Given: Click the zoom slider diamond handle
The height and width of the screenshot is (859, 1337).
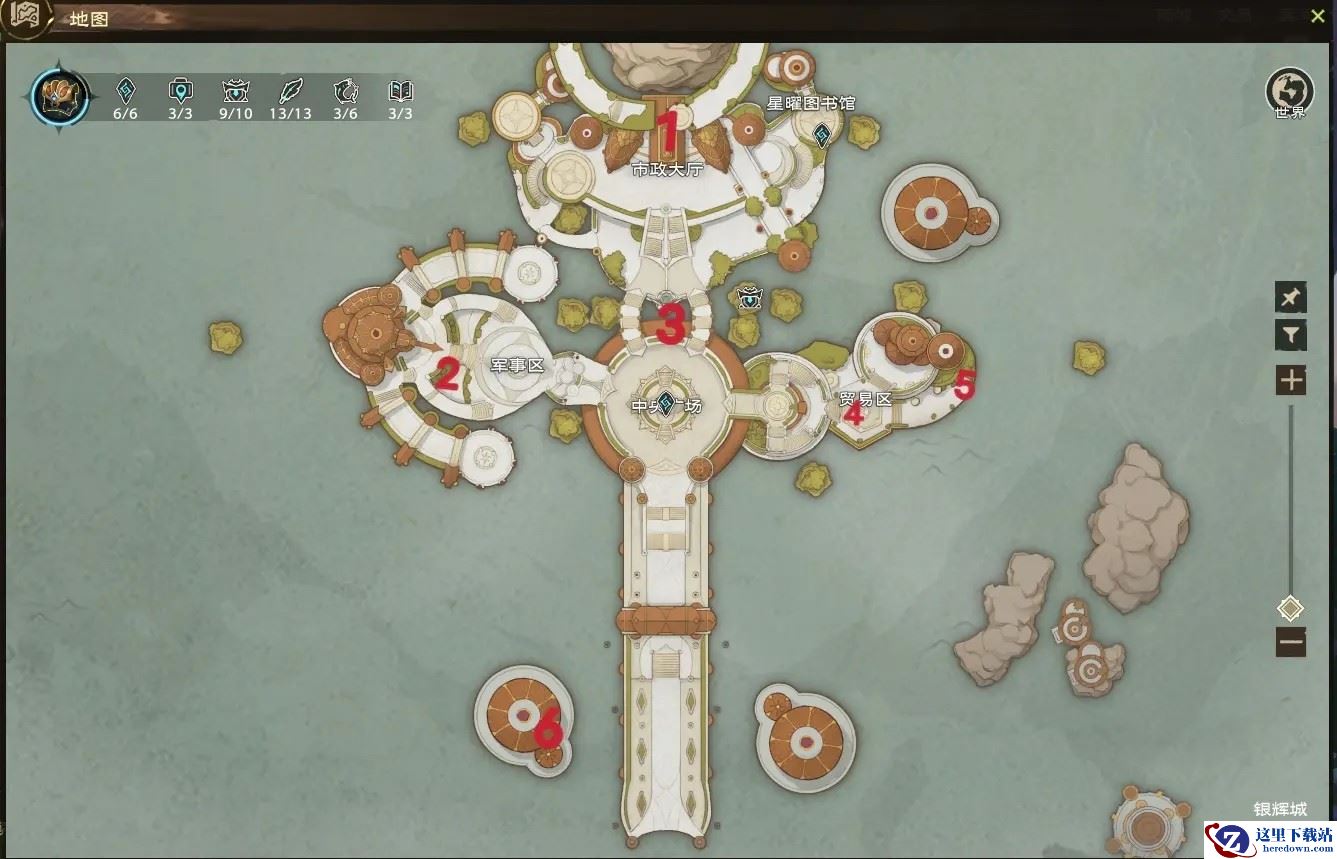Looking at the screenshot, I should pyautogui.click(x=1290, y=608).
